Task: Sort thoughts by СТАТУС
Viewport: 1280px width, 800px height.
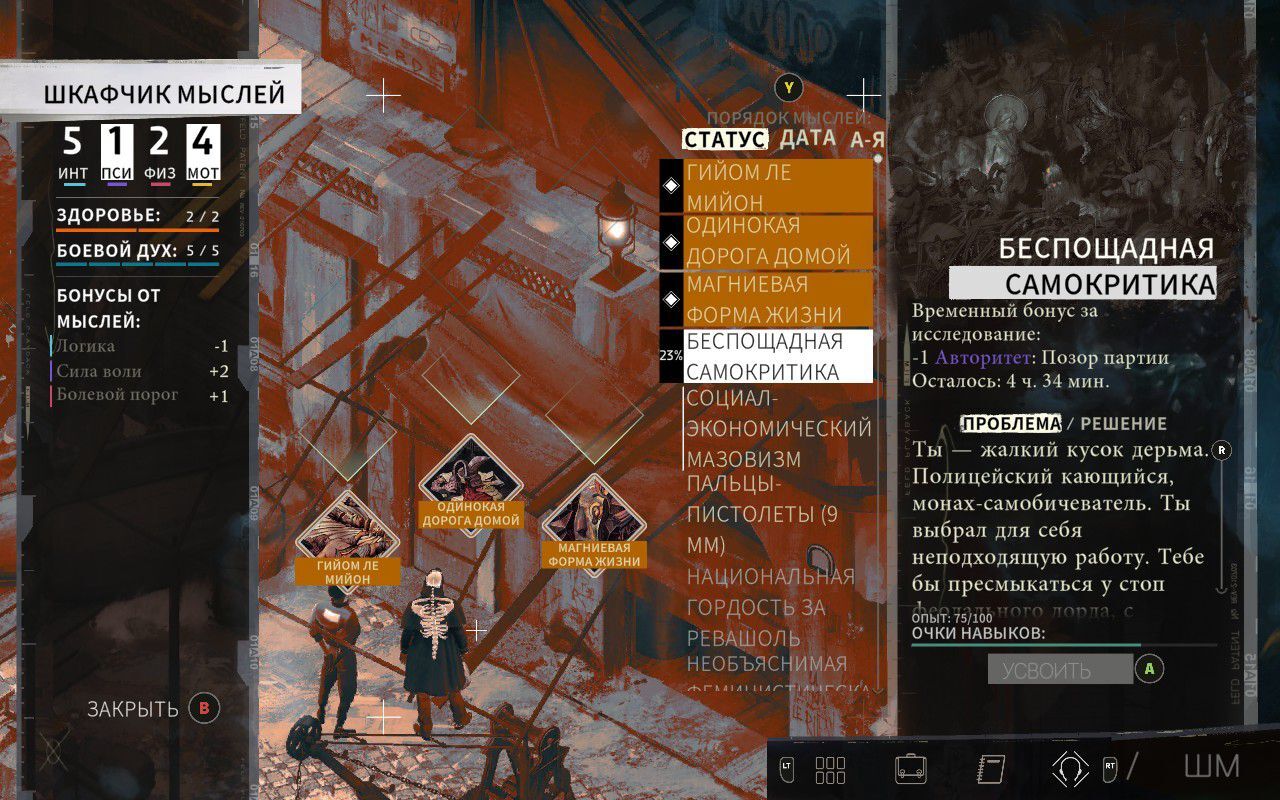Action: 724,139
